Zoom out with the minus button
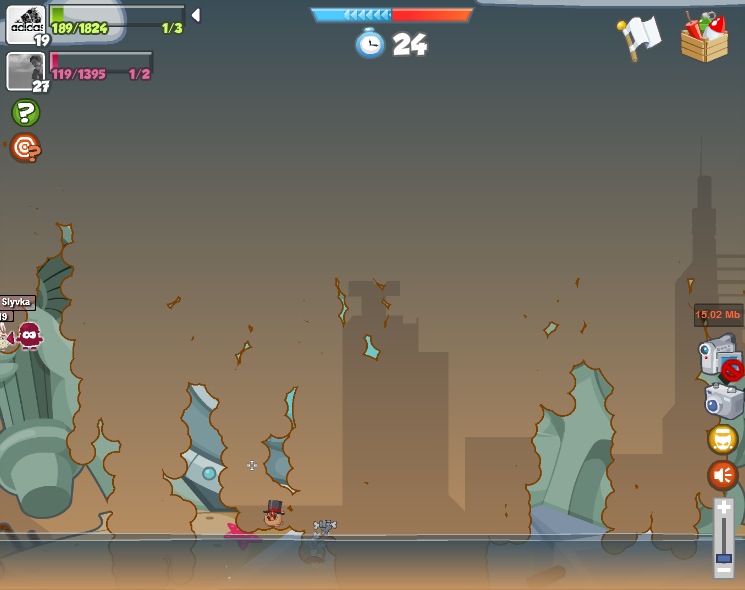This screenshot has width=745, height=590. coord(724,570)
